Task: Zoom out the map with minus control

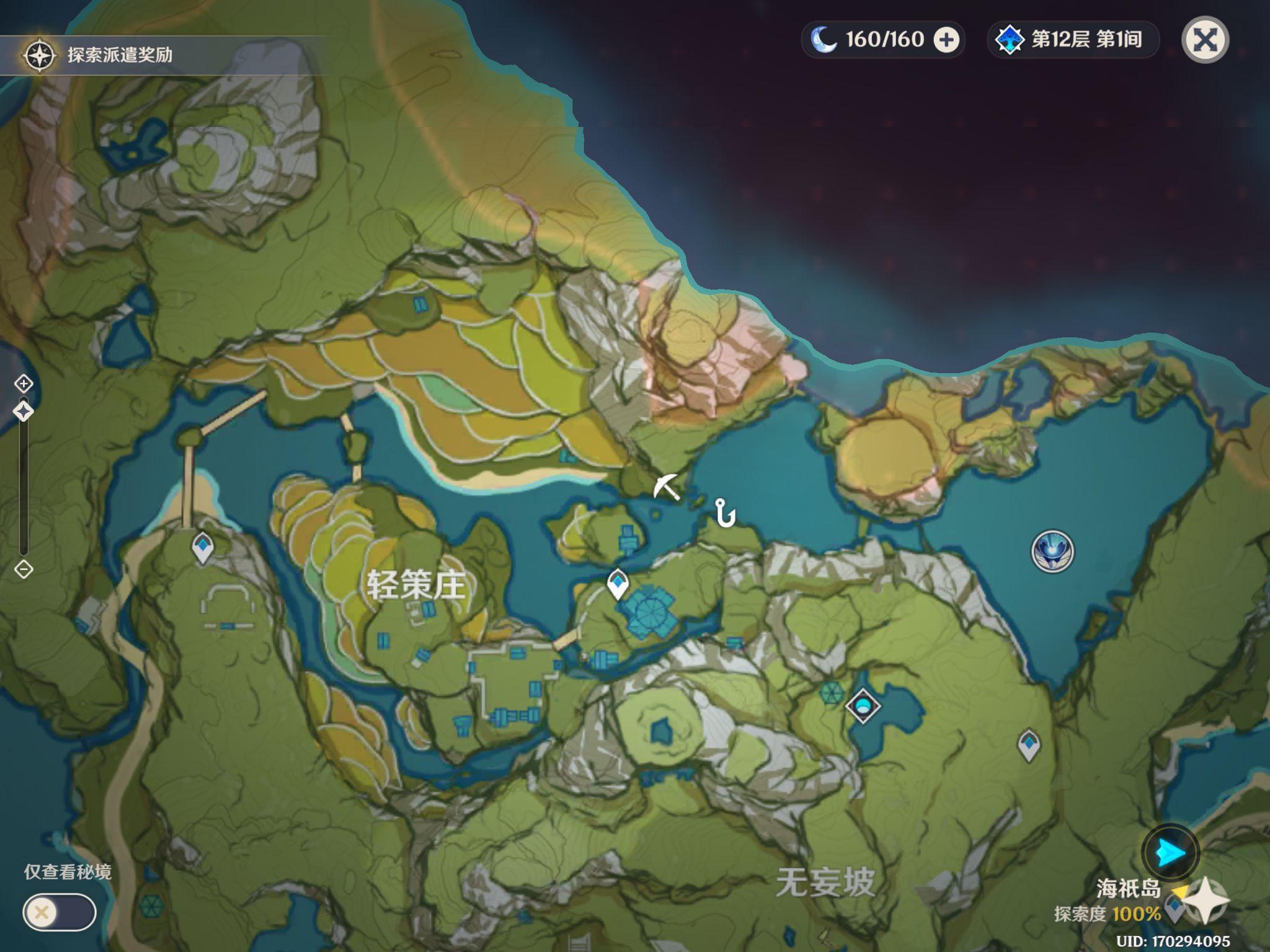Action: click(x=24, y=569)
